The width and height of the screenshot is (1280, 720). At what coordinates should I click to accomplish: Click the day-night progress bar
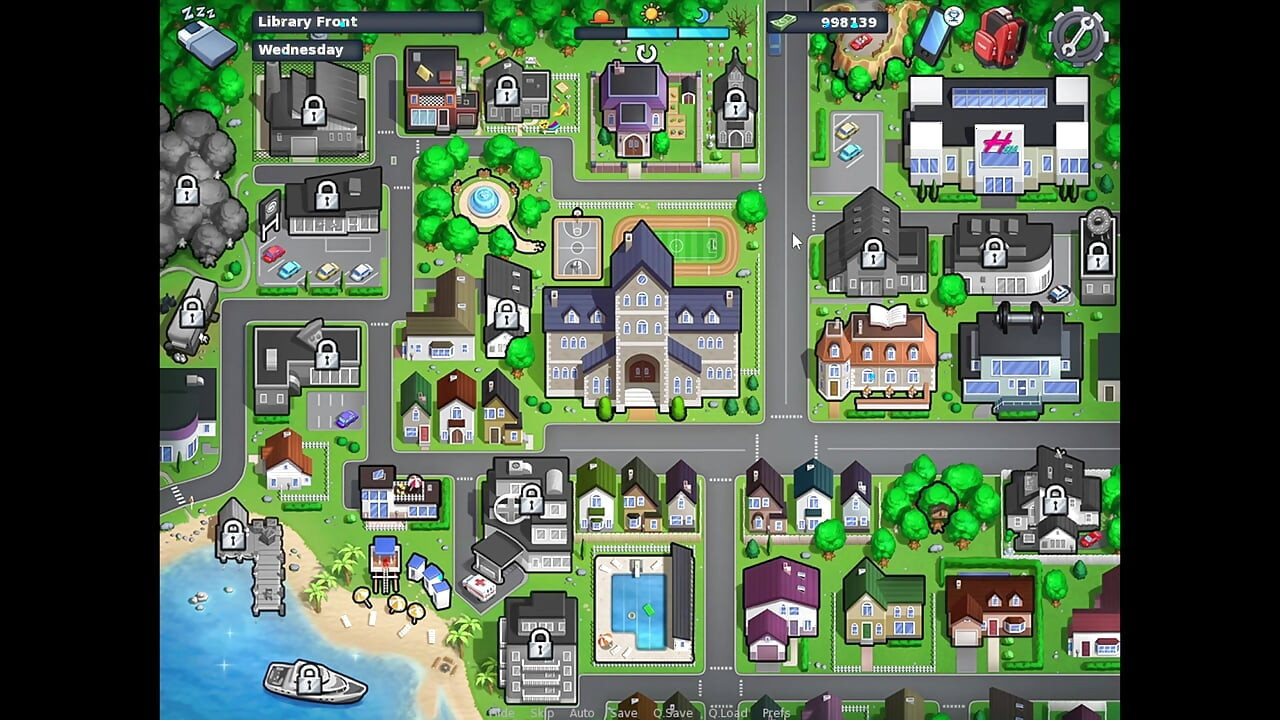point(650,32)
